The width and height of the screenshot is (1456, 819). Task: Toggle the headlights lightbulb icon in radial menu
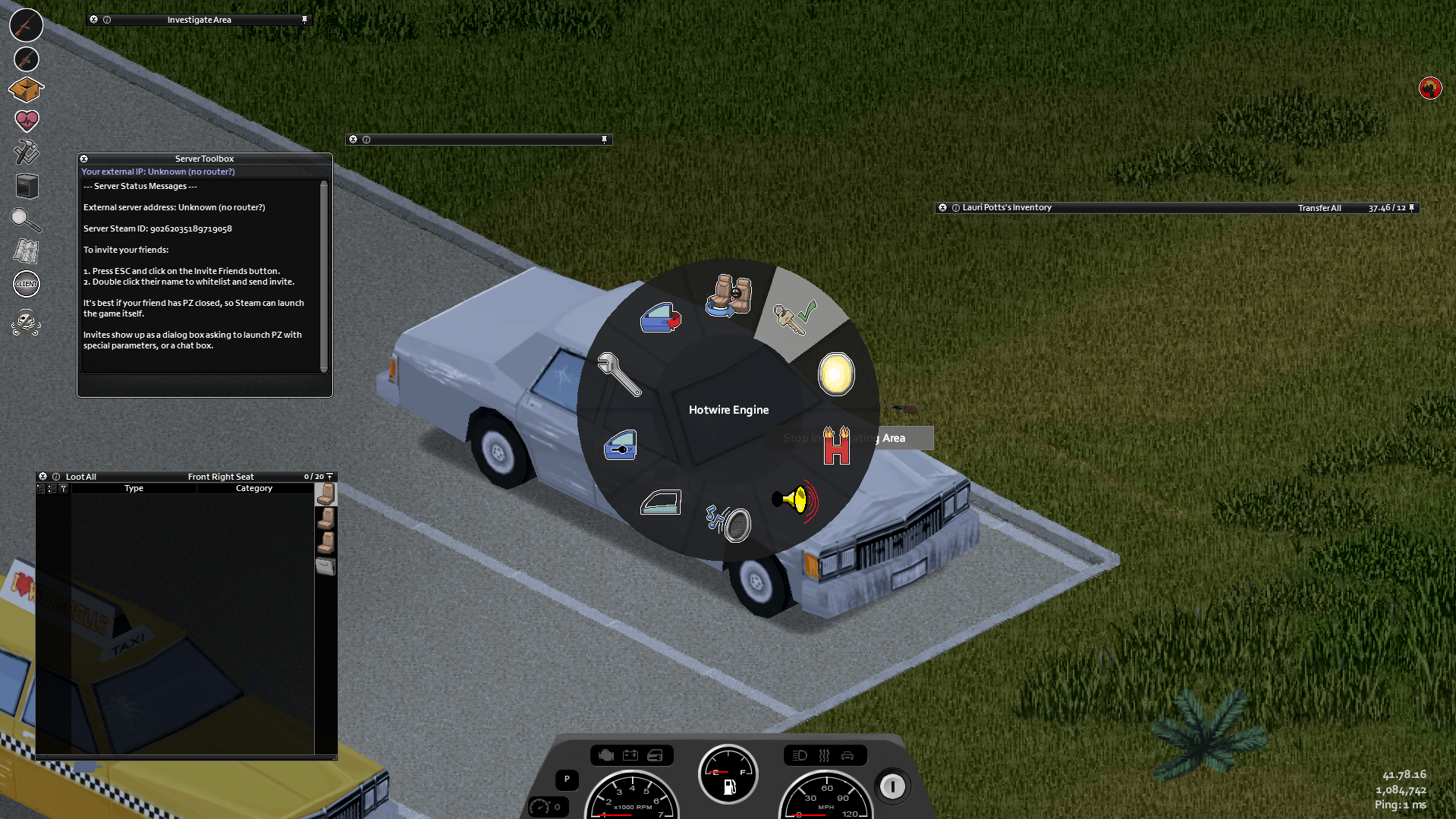point(835,373)
